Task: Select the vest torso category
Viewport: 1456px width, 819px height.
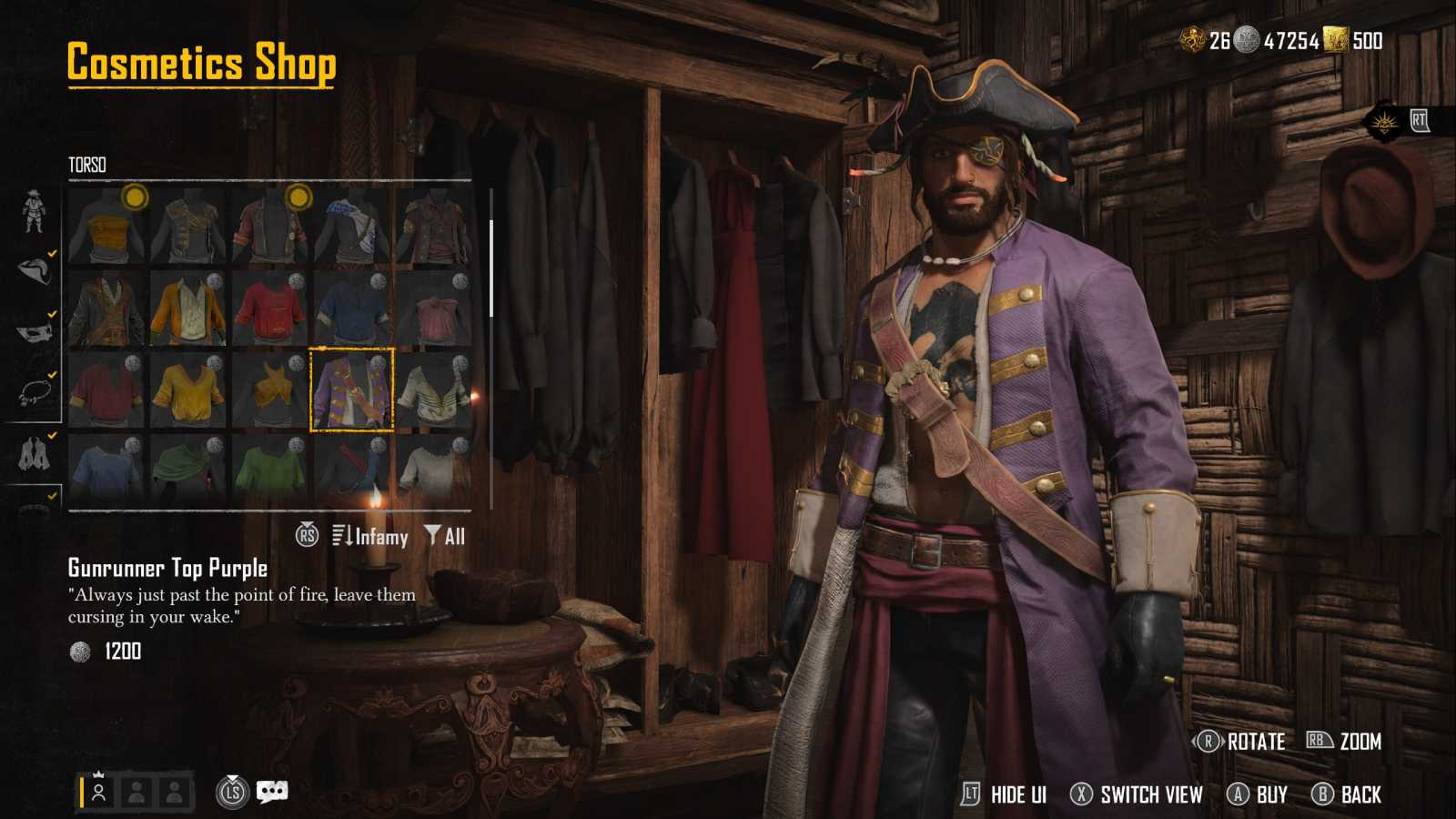Action: (x=35, y=453)
